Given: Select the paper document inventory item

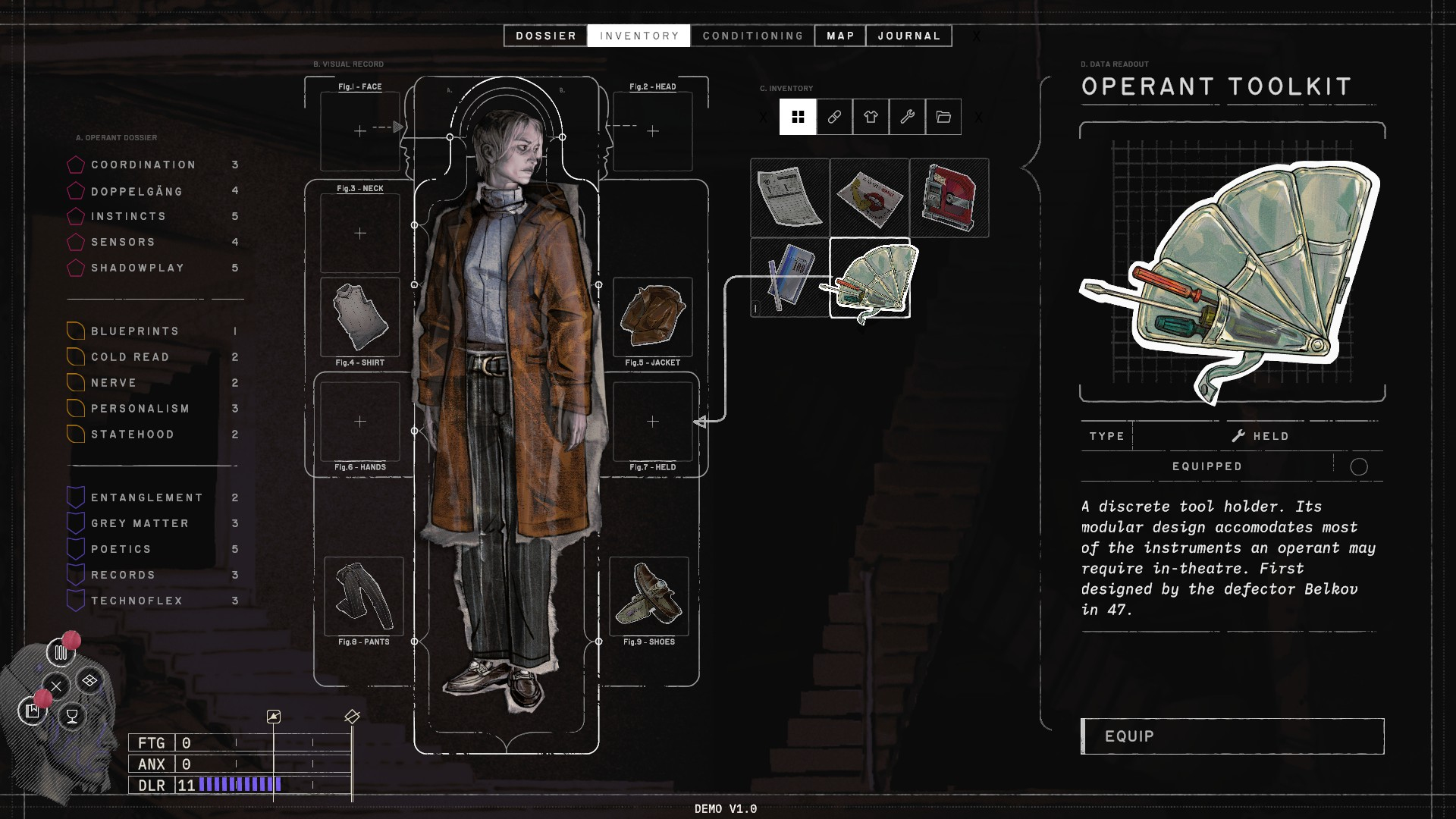Looking at the screenshot, I should click(789, 197).
